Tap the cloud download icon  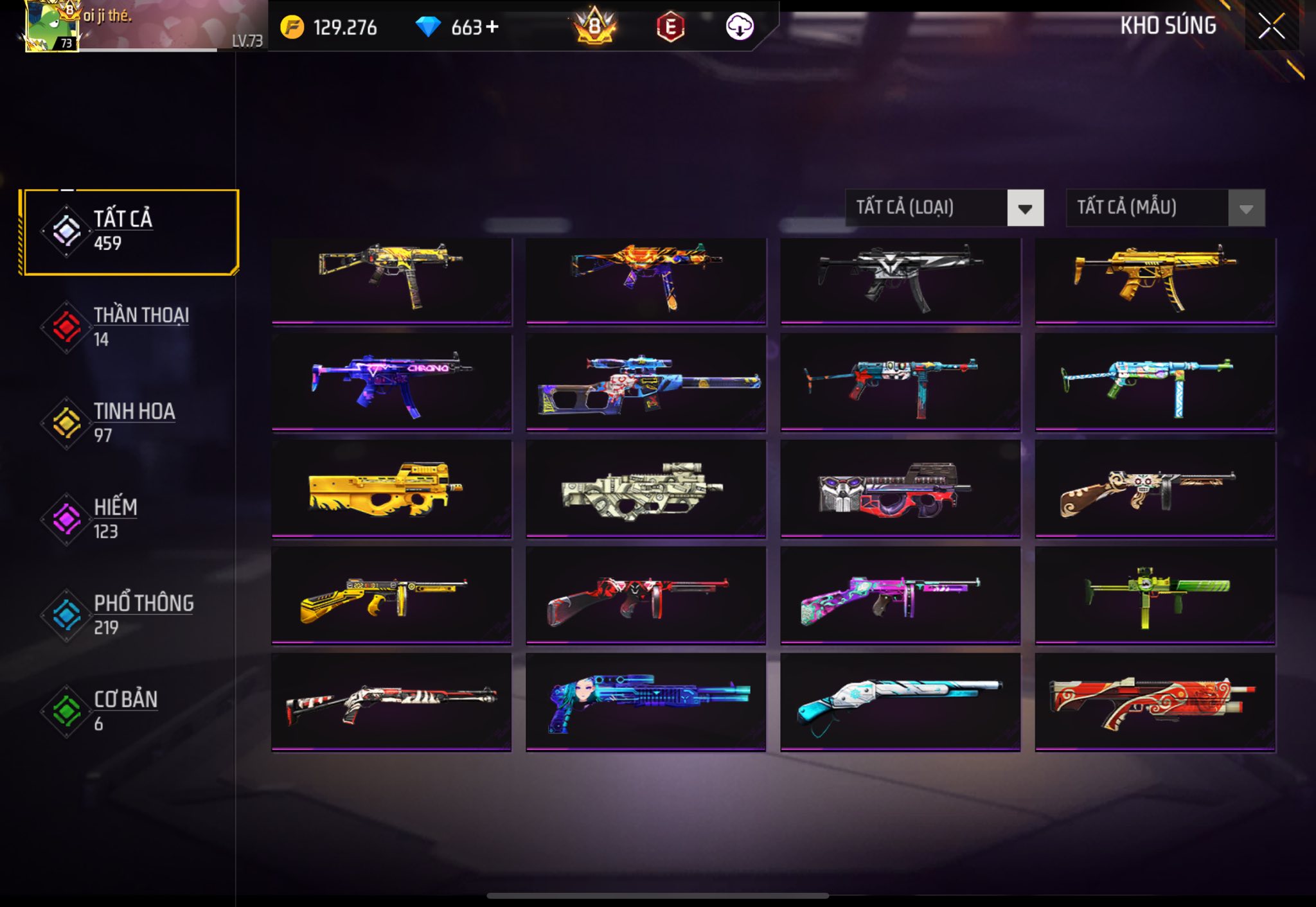point(739,27)
